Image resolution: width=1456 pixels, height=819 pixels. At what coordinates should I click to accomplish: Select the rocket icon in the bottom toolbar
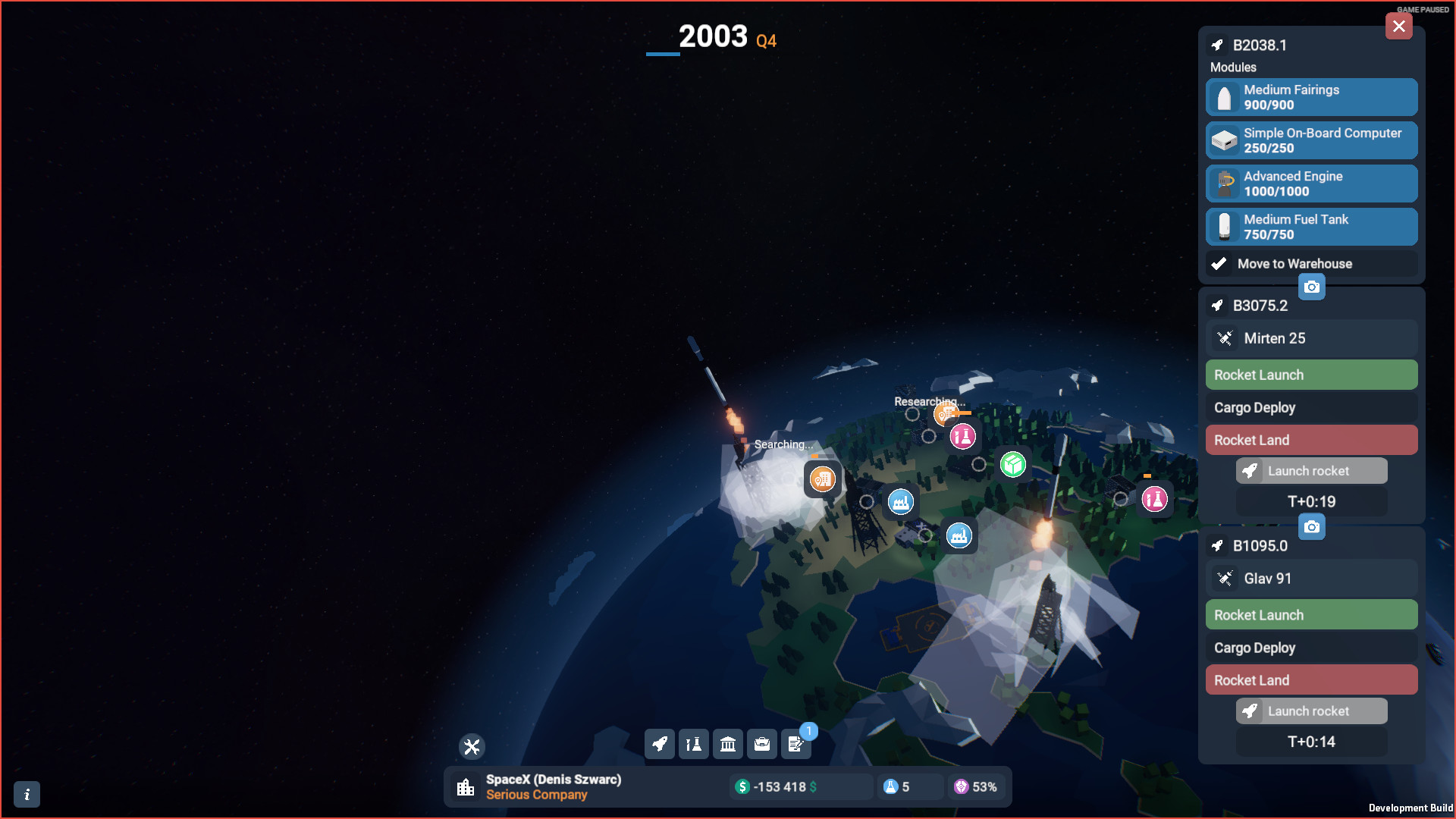659,744
